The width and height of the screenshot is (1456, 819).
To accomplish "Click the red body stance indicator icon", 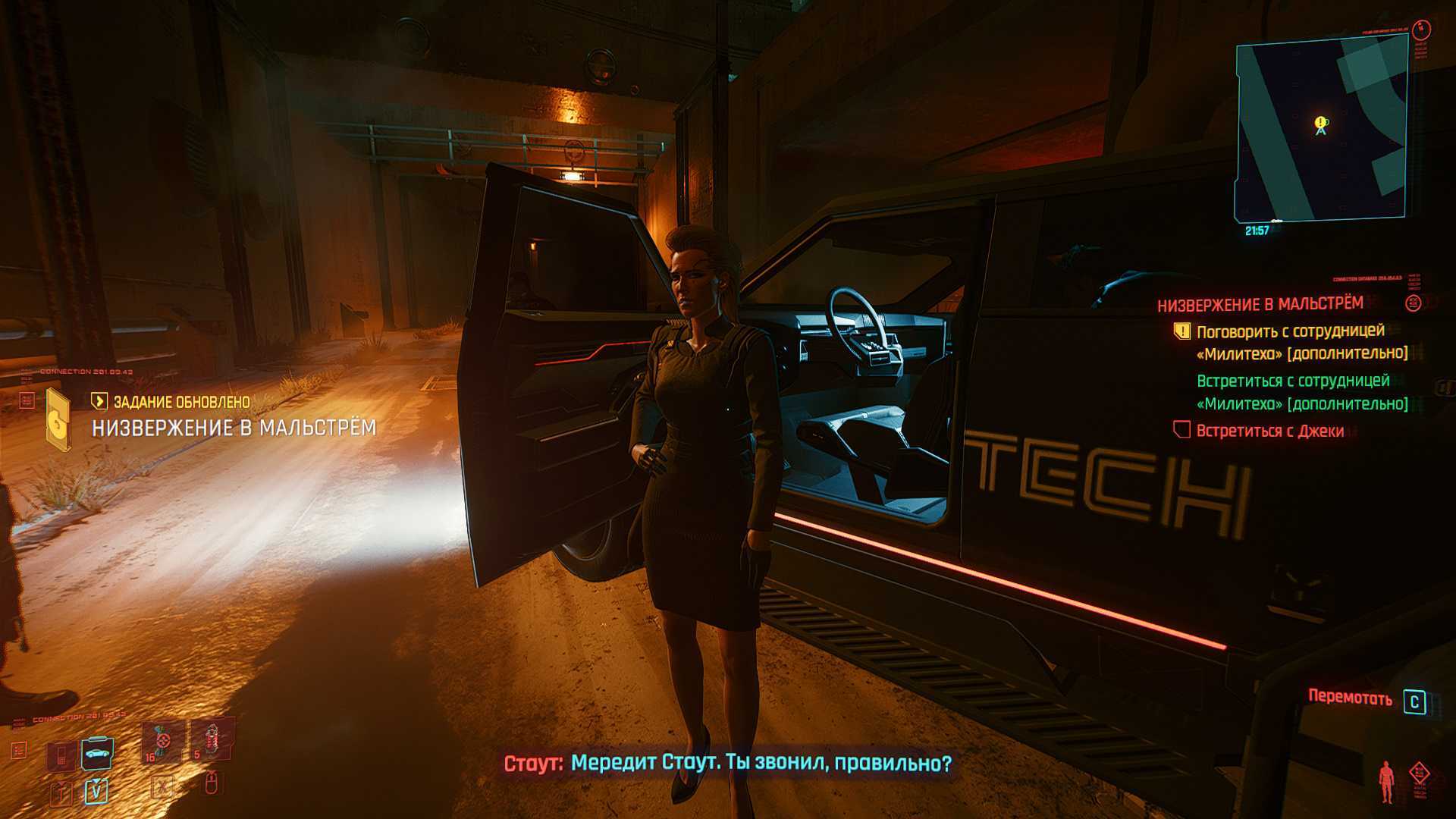I will click(1386, 782).
